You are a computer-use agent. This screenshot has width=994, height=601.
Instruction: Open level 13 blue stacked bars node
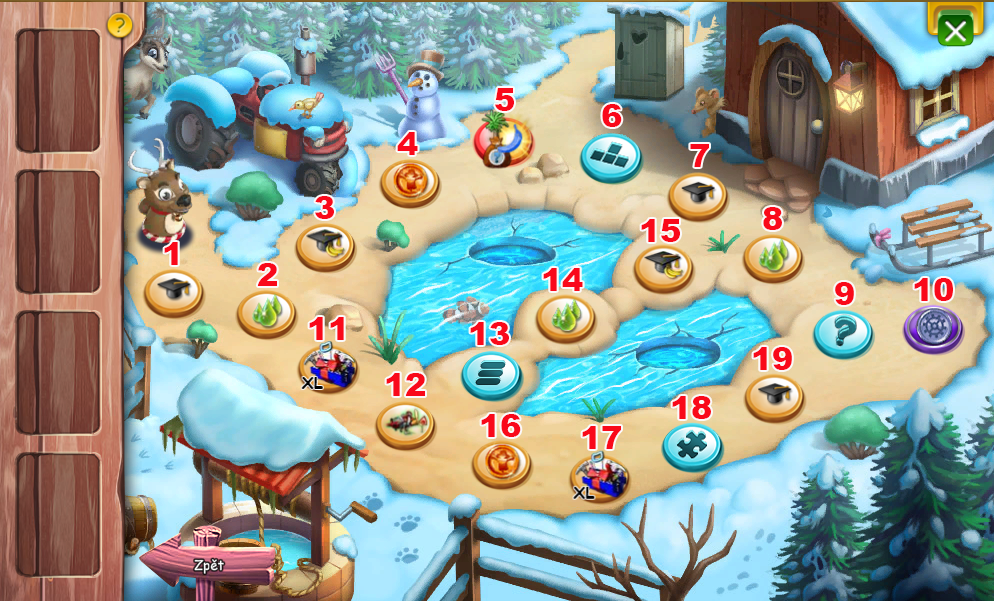click(x=491, y=375)
